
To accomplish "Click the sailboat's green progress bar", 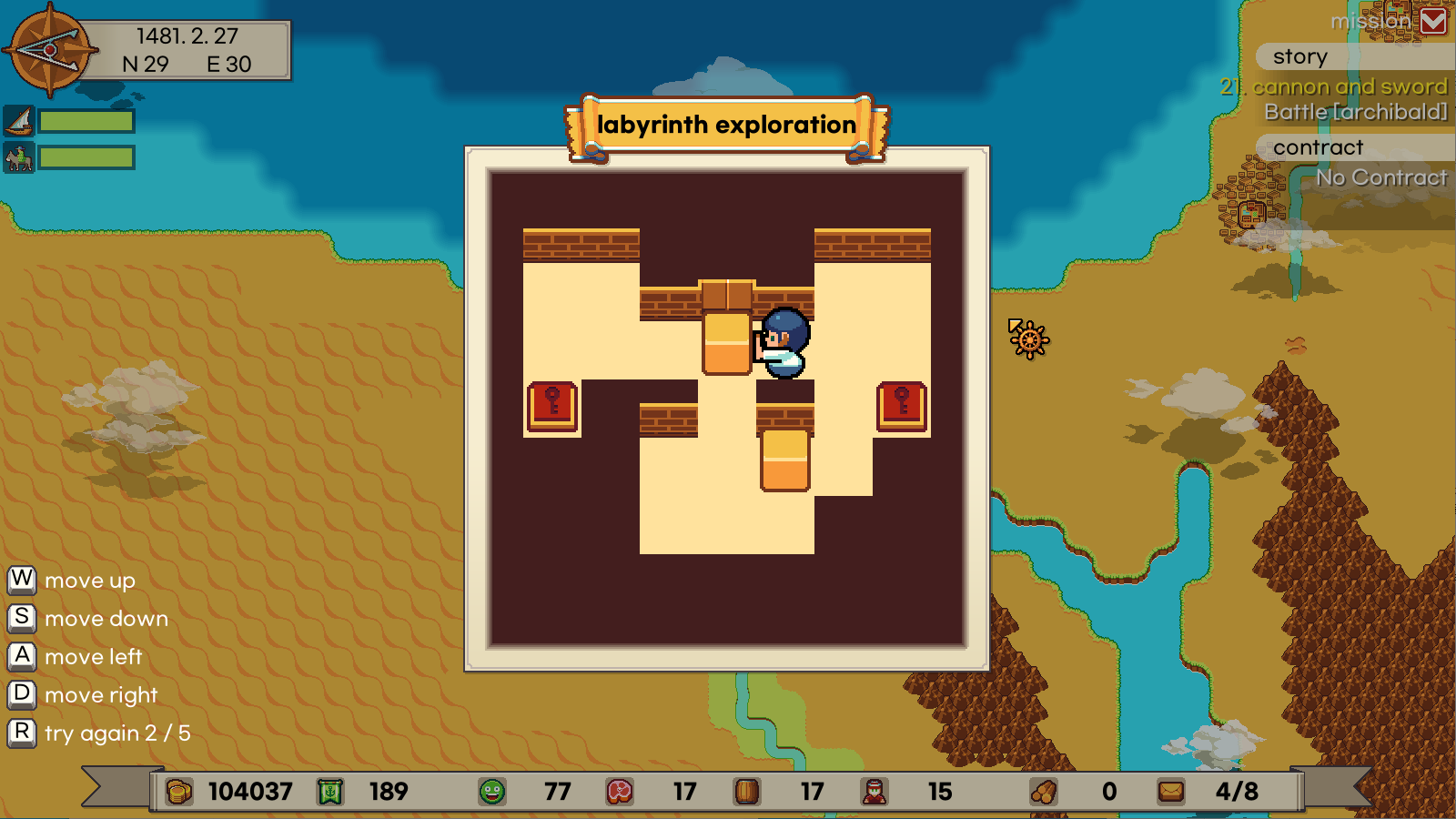I will [x=87, y=119].
